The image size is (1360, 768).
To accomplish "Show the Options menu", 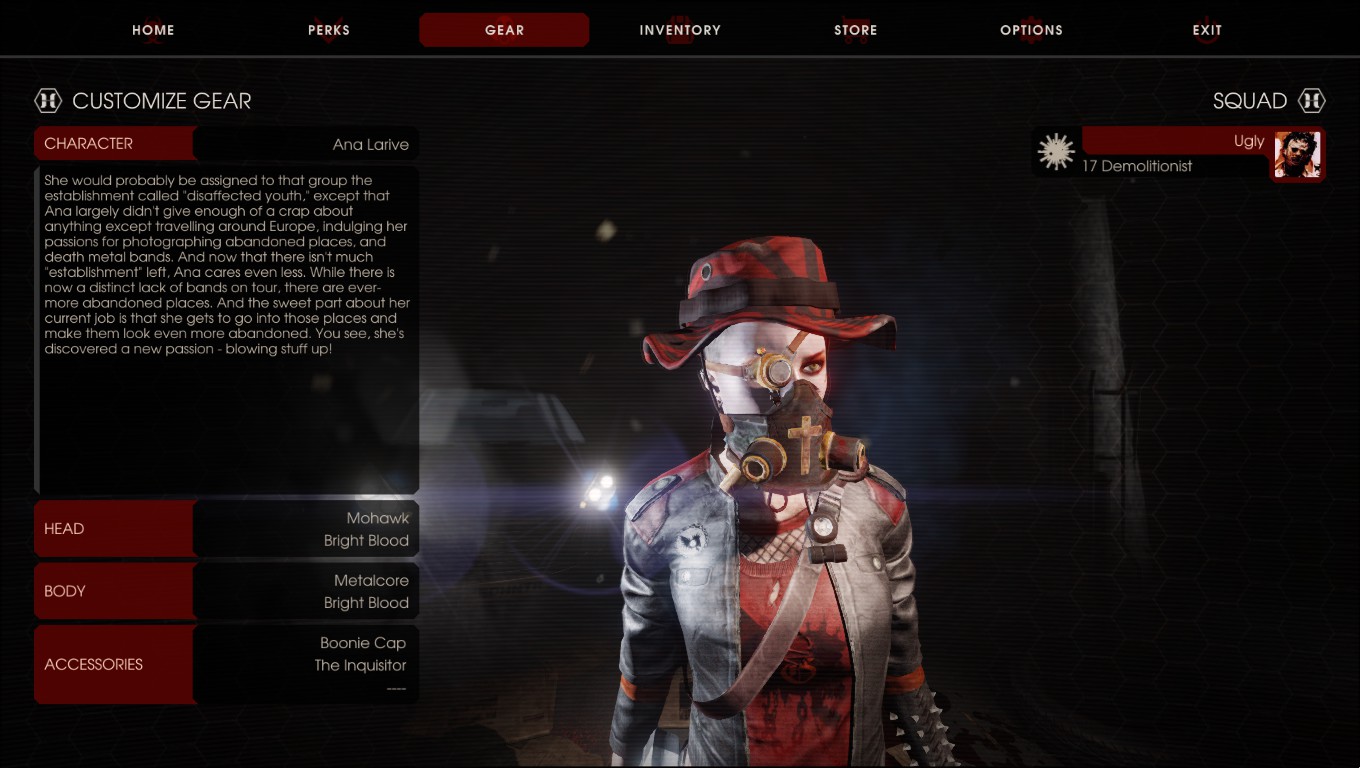I will 1031,30.
